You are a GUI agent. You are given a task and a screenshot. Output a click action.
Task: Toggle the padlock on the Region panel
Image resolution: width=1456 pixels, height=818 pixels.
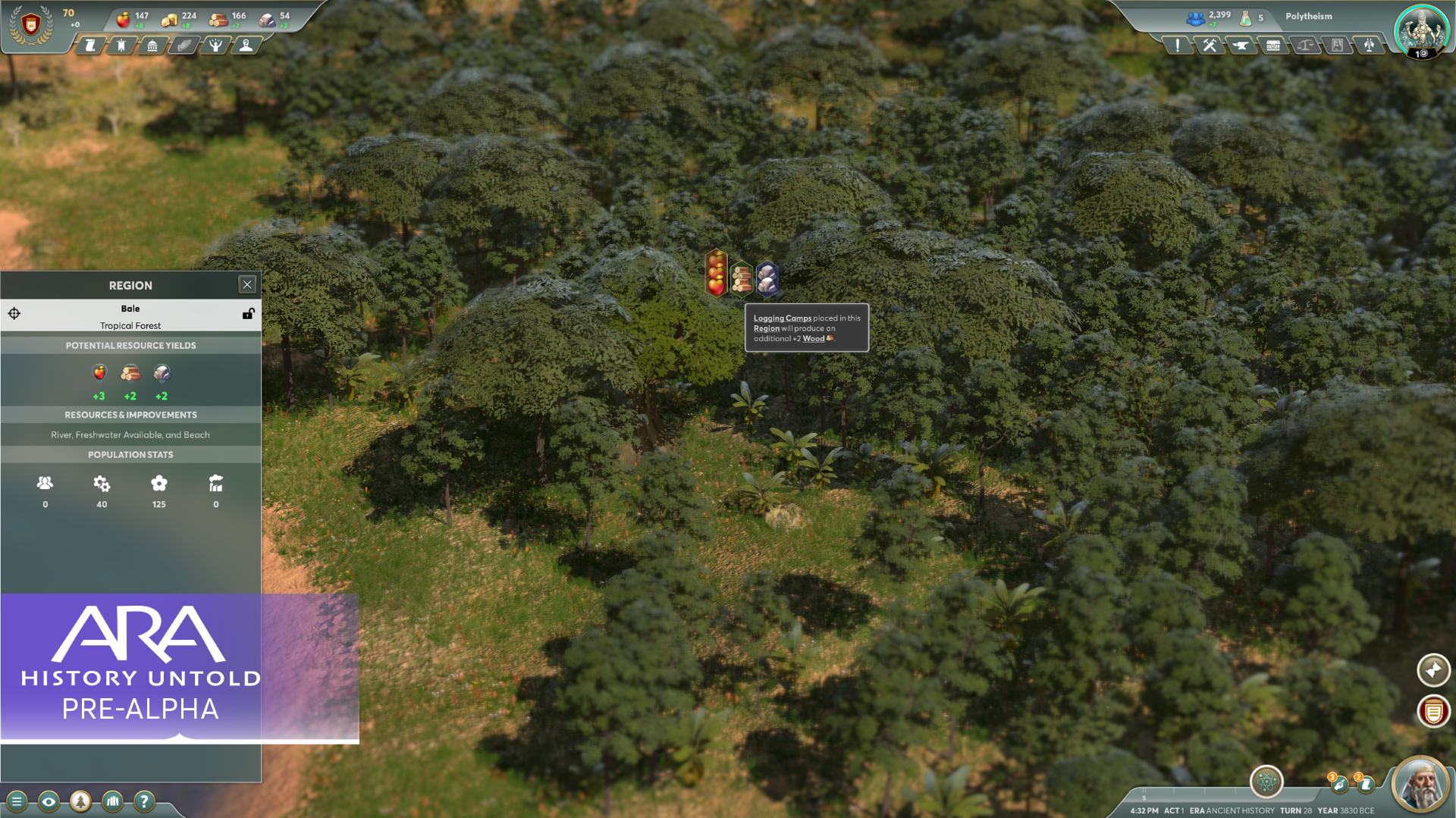tap(248, 313)
